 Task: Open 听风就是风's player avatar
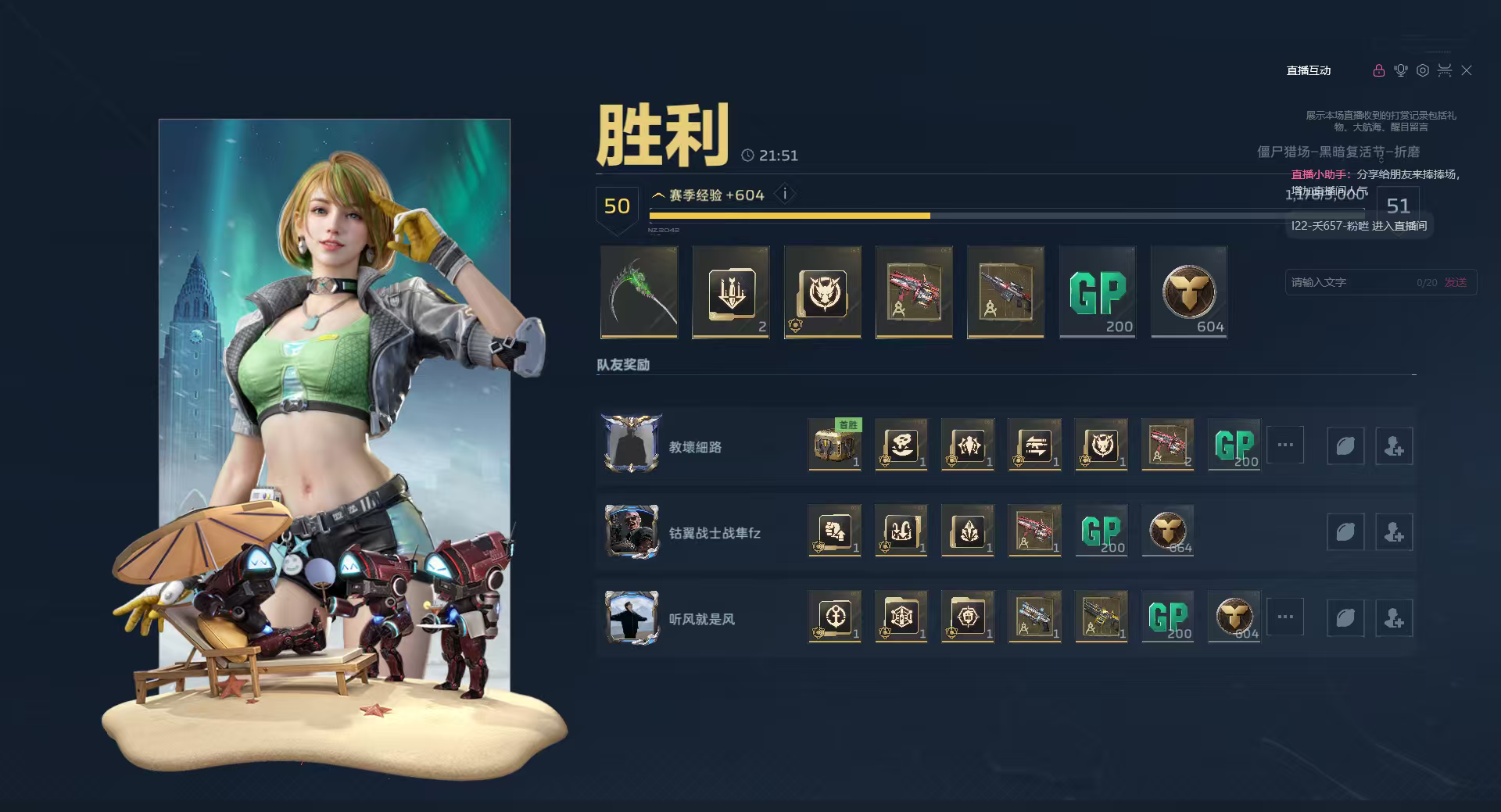(632, 617)
